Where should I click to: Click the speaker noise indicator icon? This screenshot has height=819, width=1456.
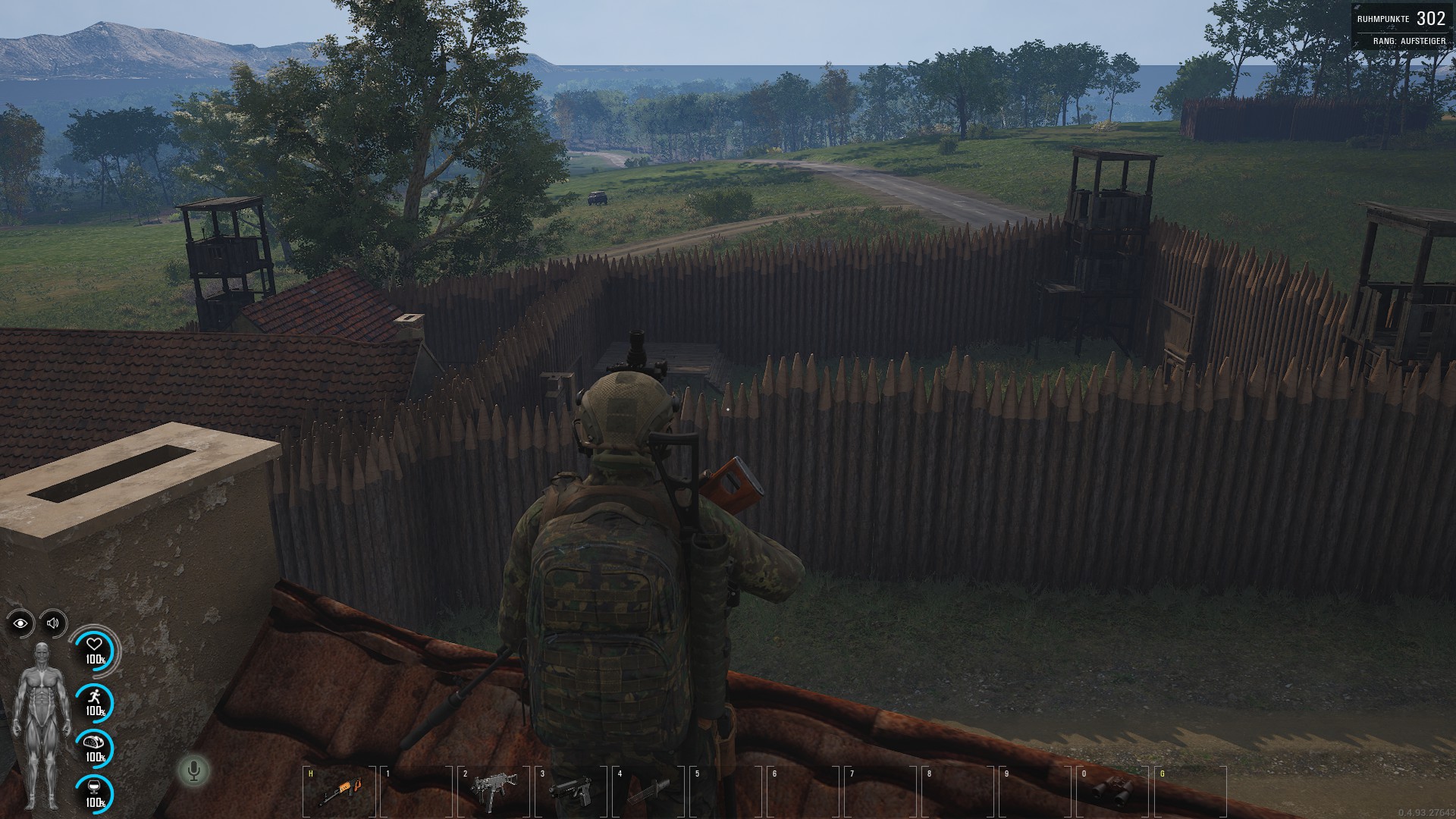click(x=53, y=623)
